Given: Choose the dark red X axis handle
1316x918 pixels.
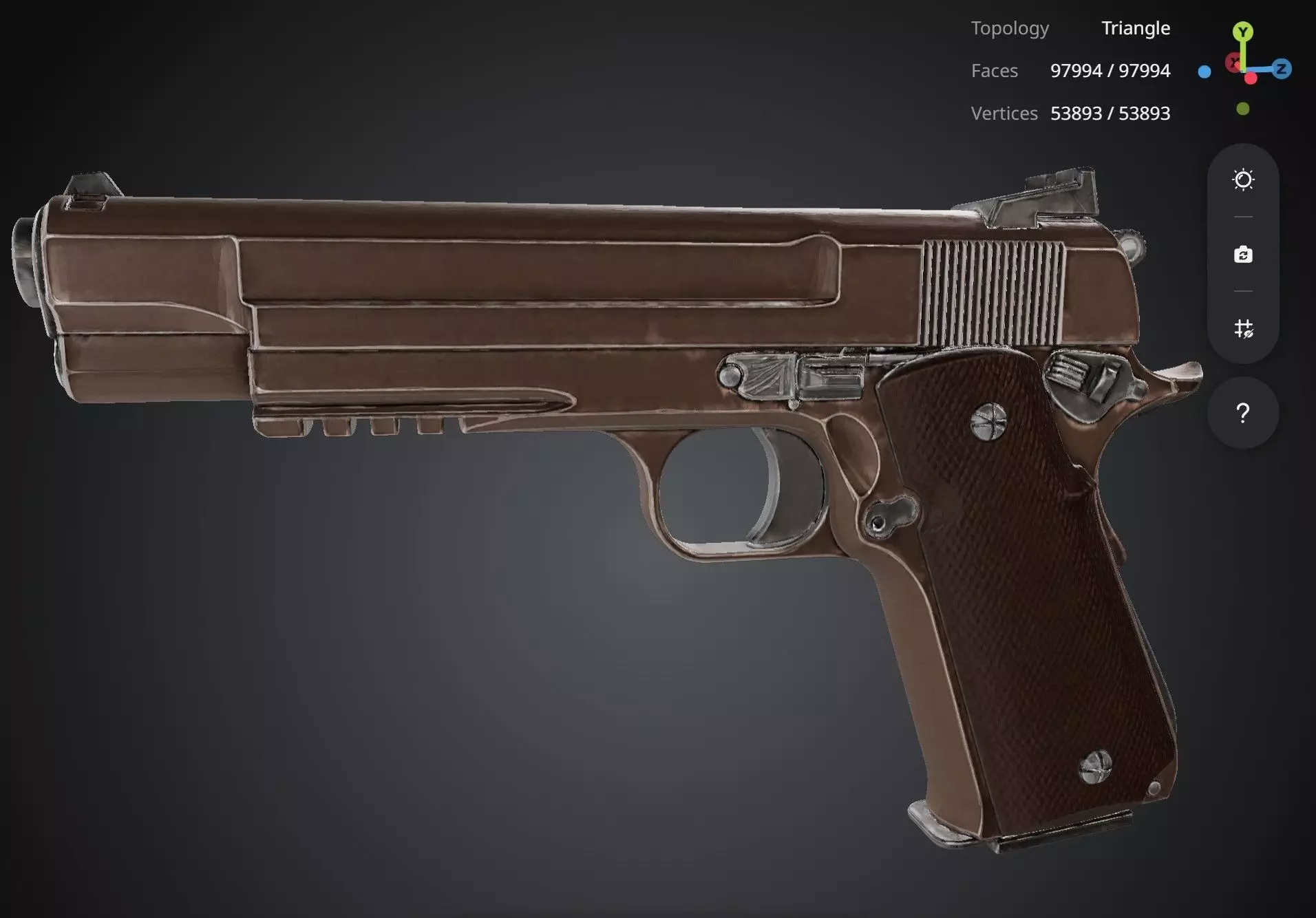Looking at the screenshot, I should coord(1234,64).
